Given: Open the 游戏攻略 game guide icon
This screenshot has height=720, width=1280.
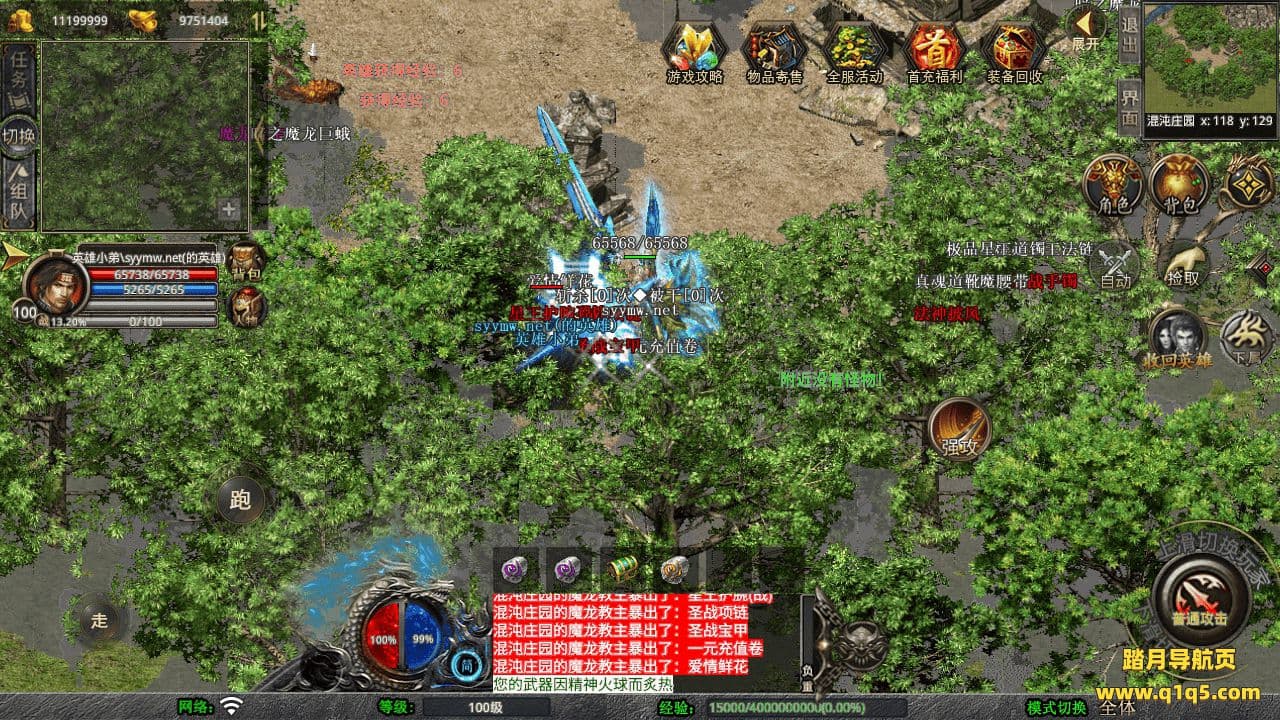Looking at the screenshot, I should point(694,50).
